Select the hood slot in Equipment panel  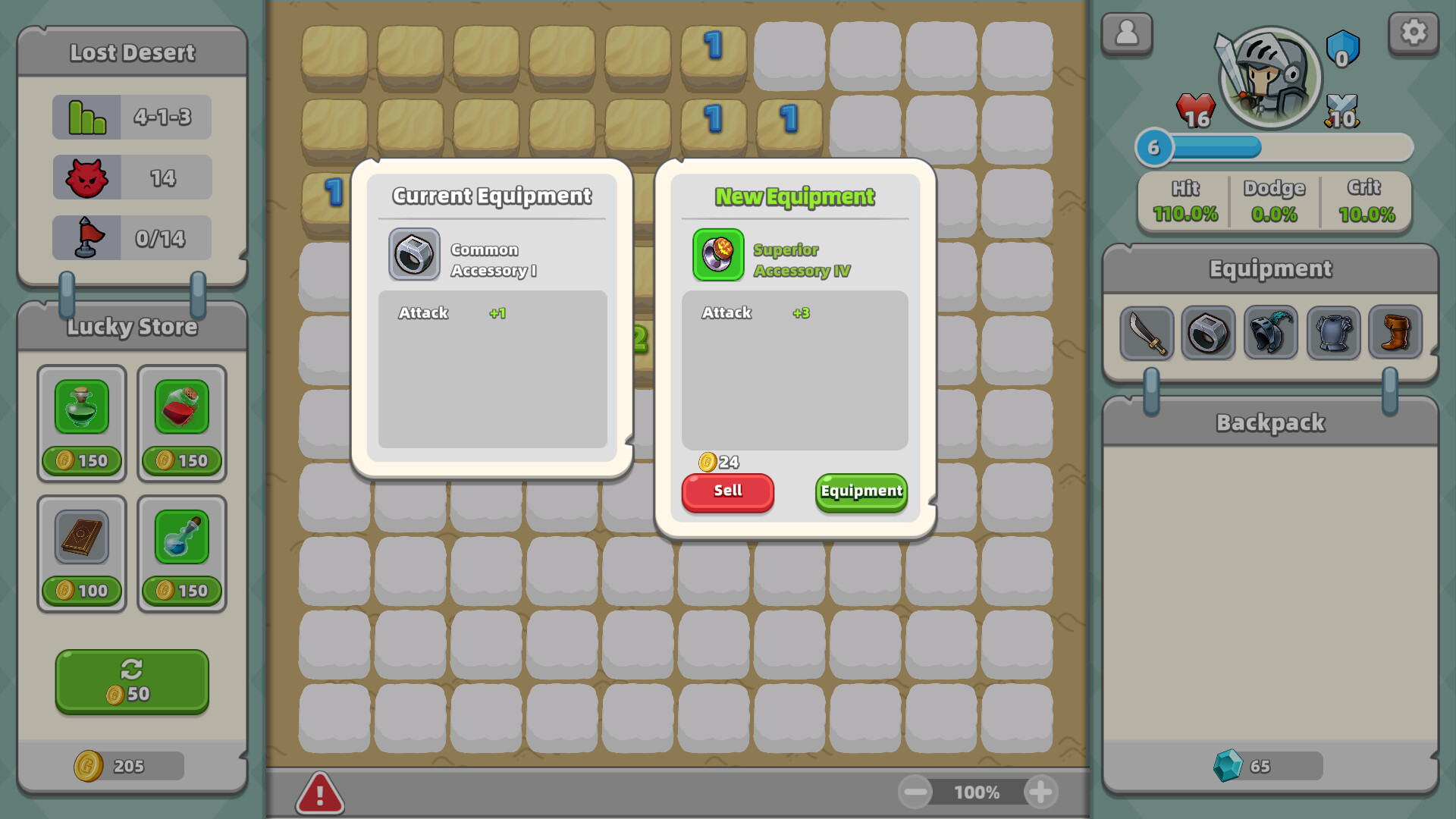[1270, 333]
